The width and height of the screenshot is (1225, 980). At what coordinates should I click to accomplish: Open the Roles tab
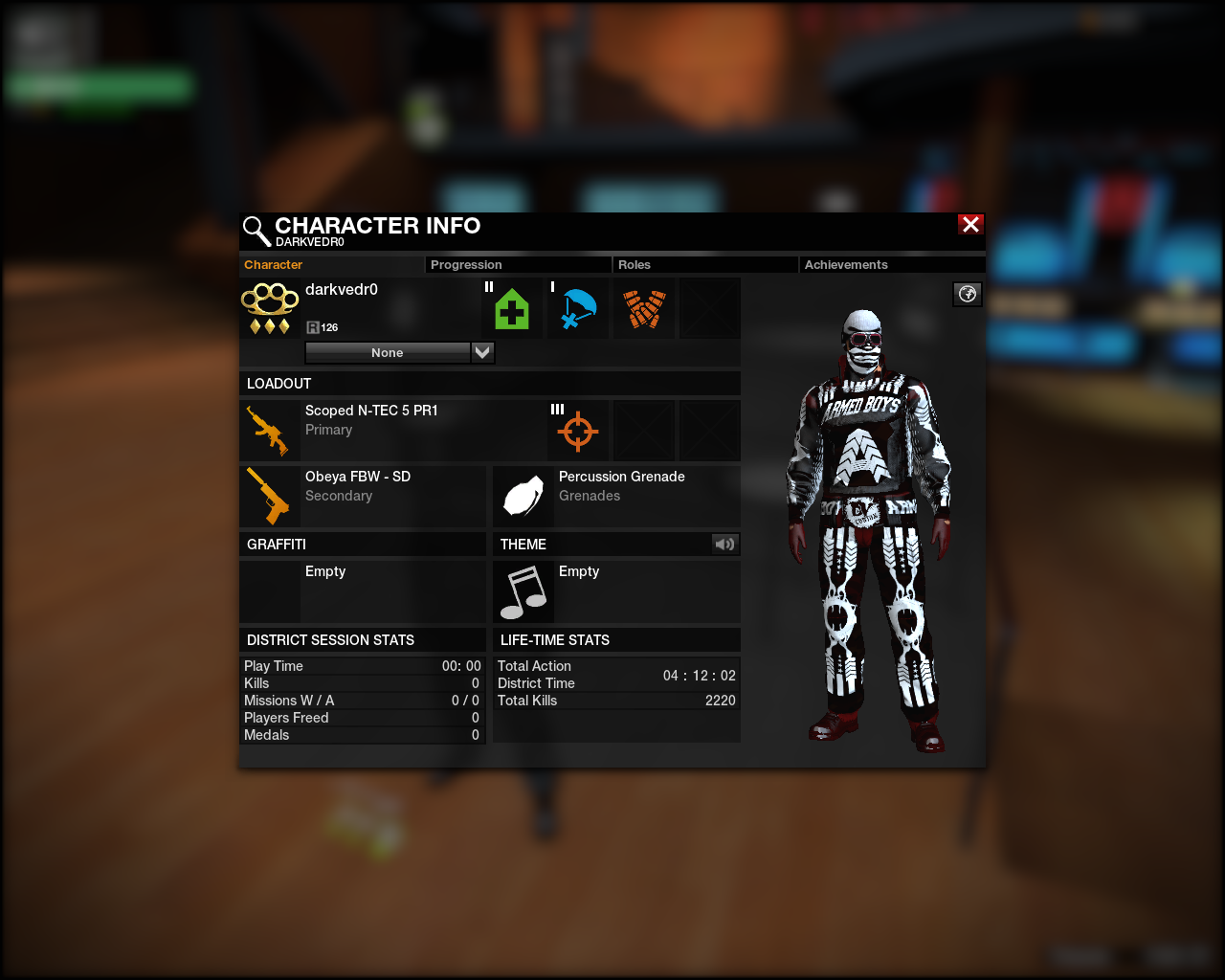point(704,265)
